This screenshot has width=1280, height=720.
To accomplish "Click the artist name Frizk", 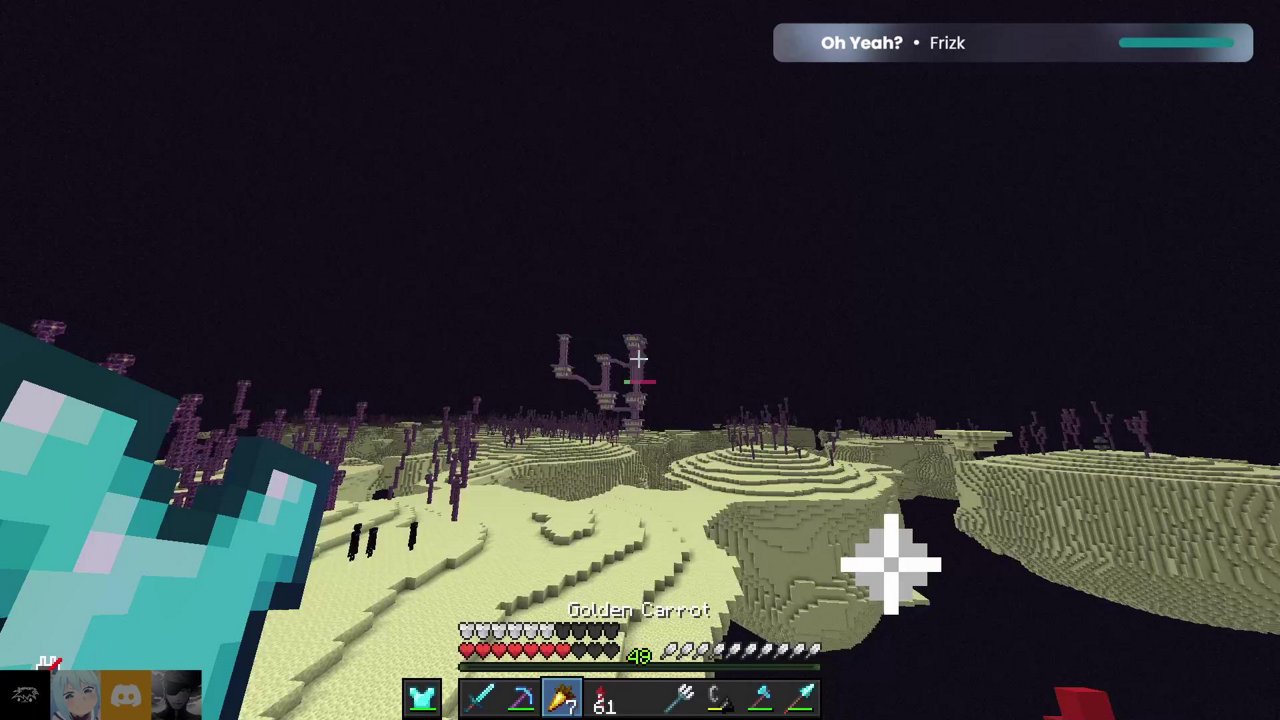I will pos(947,42).
